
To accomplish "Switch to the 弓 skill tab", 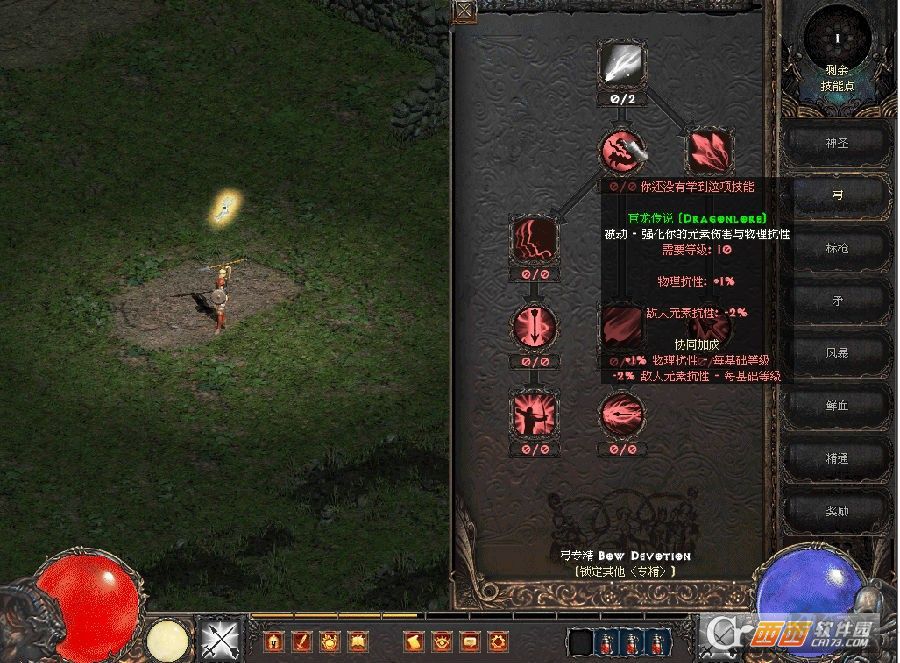I will [836, 195].
